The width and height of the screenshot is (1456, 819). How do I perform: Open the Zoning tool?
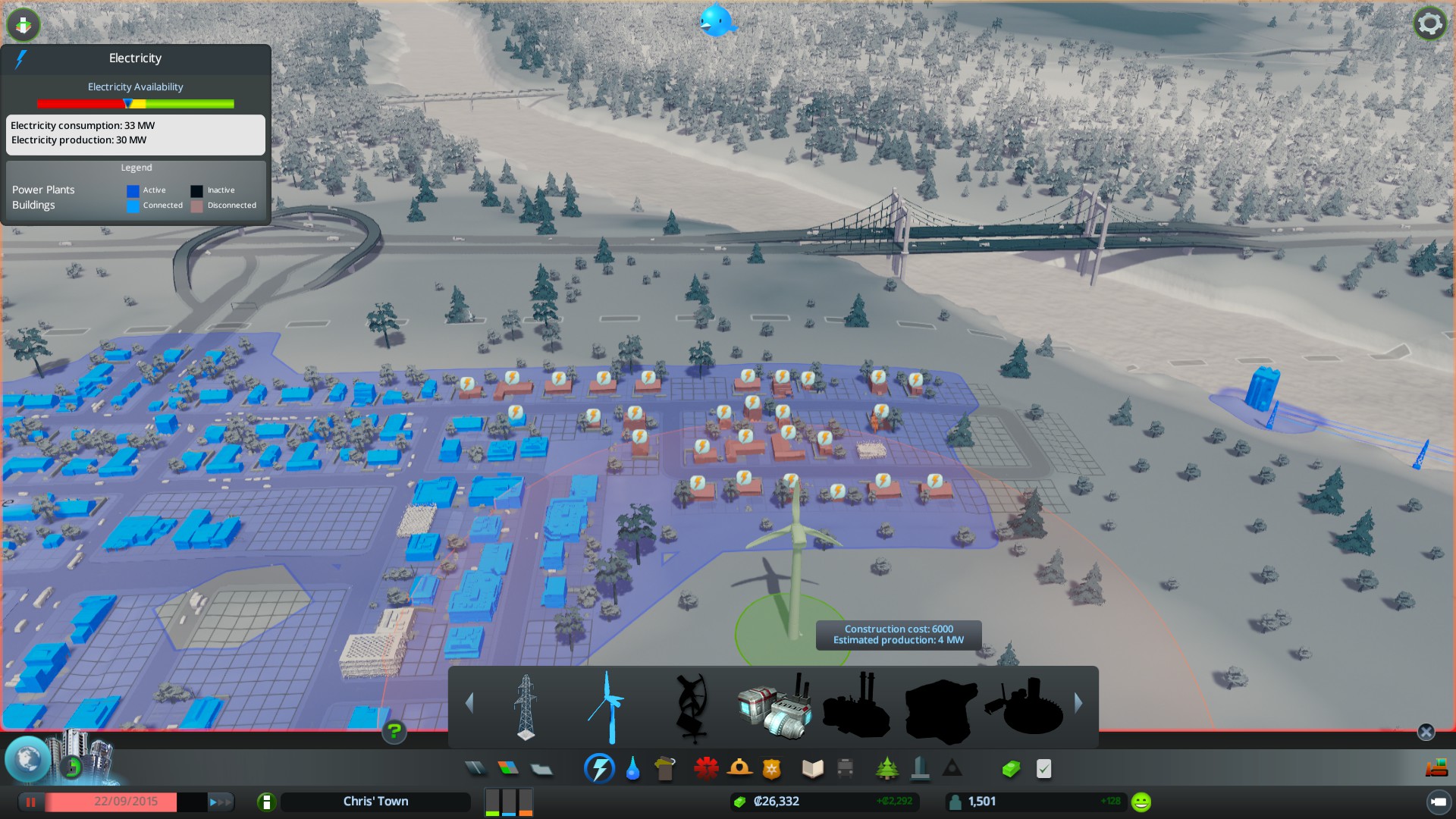(x=509, y=769)
